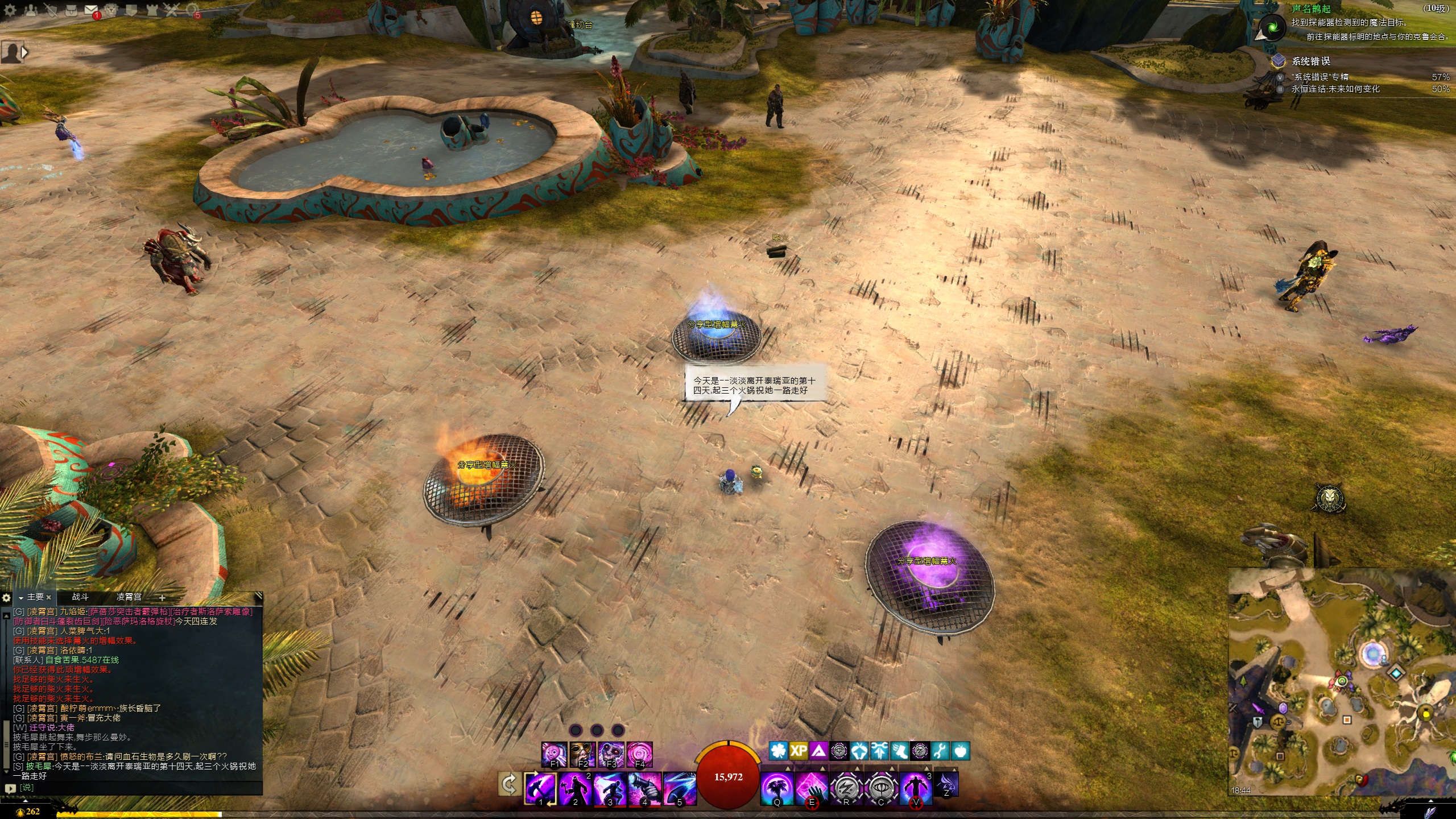Screen dimensions: 1456x819
Task: Close the 主要 chat tab
Action: 49,597
